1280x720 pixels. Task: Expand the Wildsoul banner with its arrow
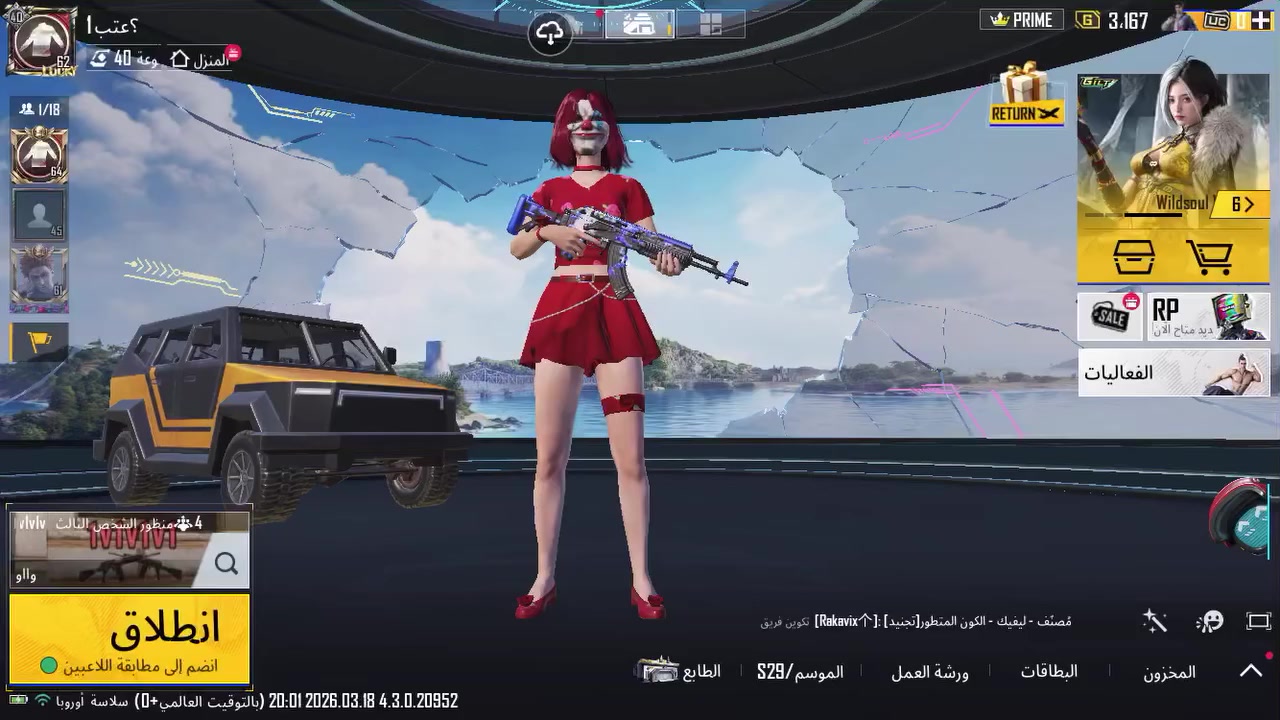click(1243, 203)
